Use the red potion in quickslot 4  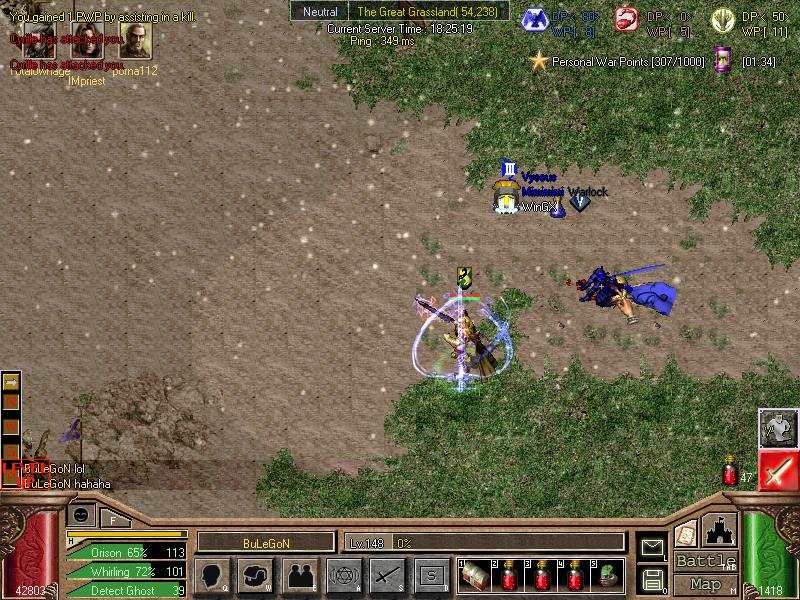point(575,575)
